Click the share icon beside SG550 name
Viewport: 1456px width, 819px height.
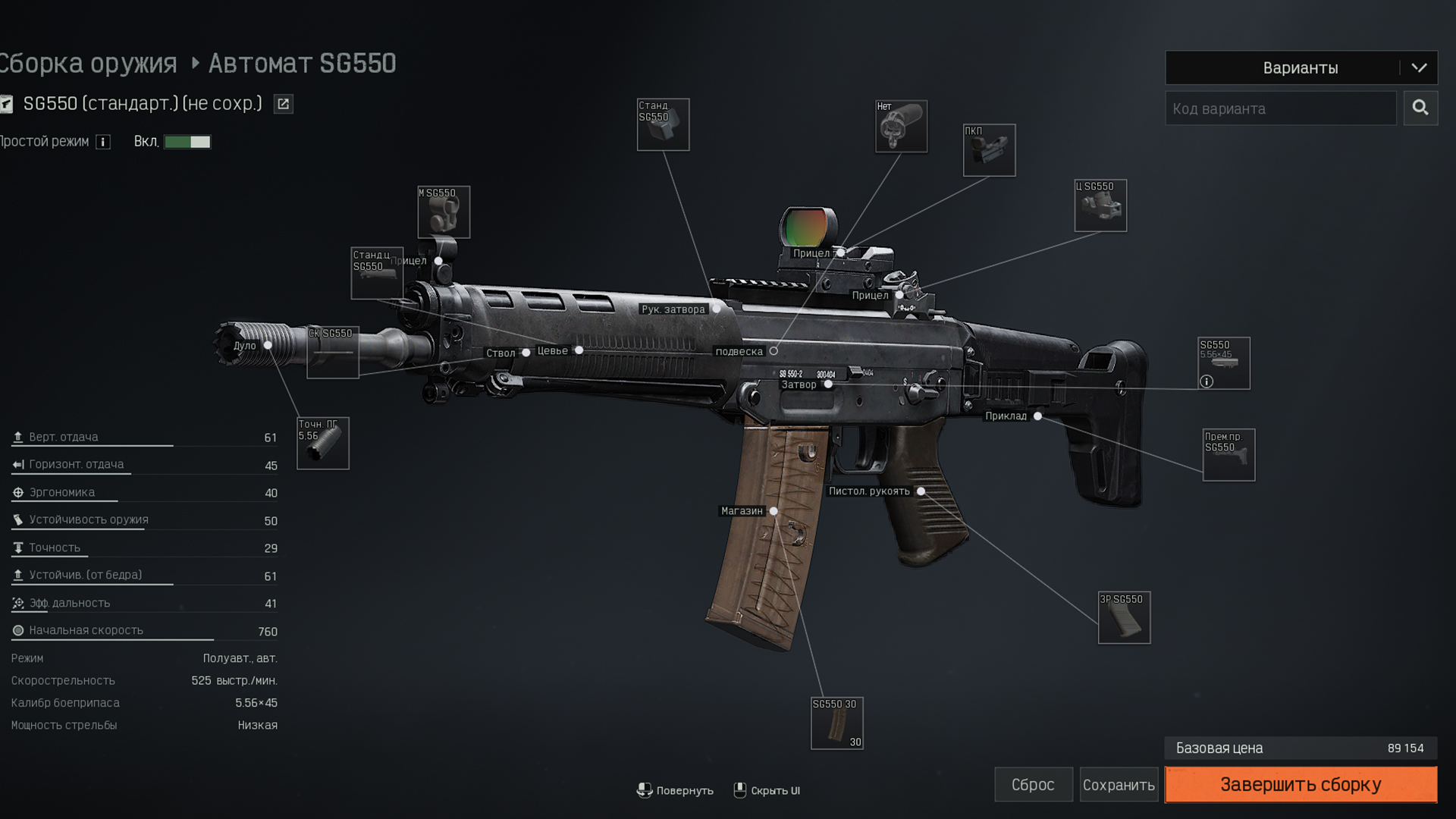pos(283,104)
